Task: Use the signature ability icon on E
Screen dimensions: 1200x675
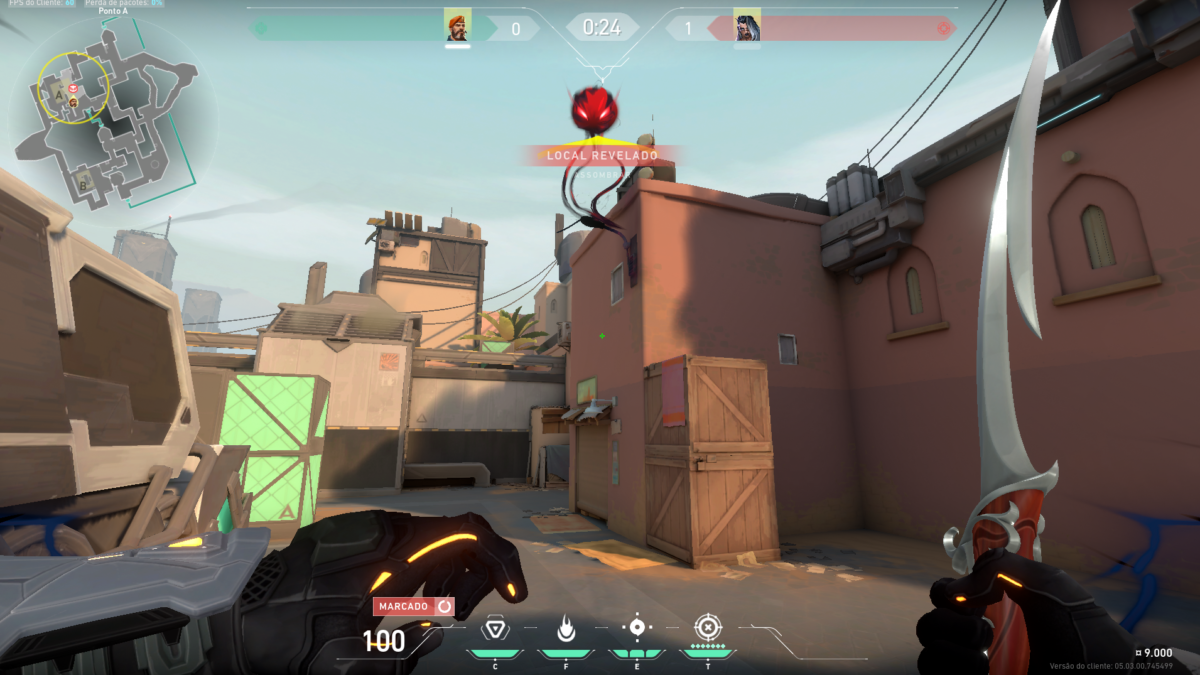Action: [x=636, y=628]
